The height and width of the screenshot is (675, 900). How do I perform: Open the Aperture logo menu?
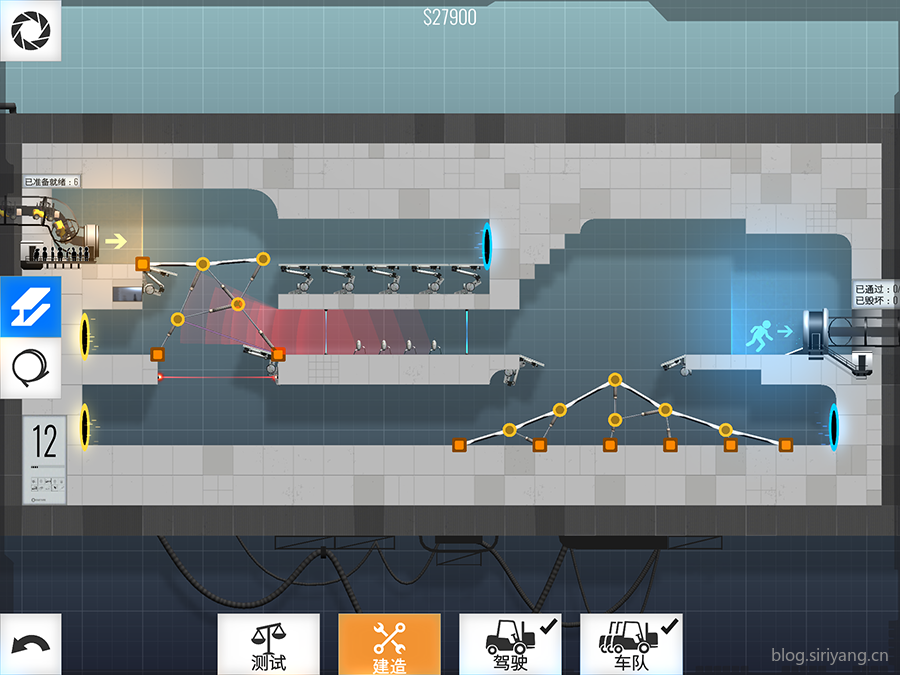[30, 31]
